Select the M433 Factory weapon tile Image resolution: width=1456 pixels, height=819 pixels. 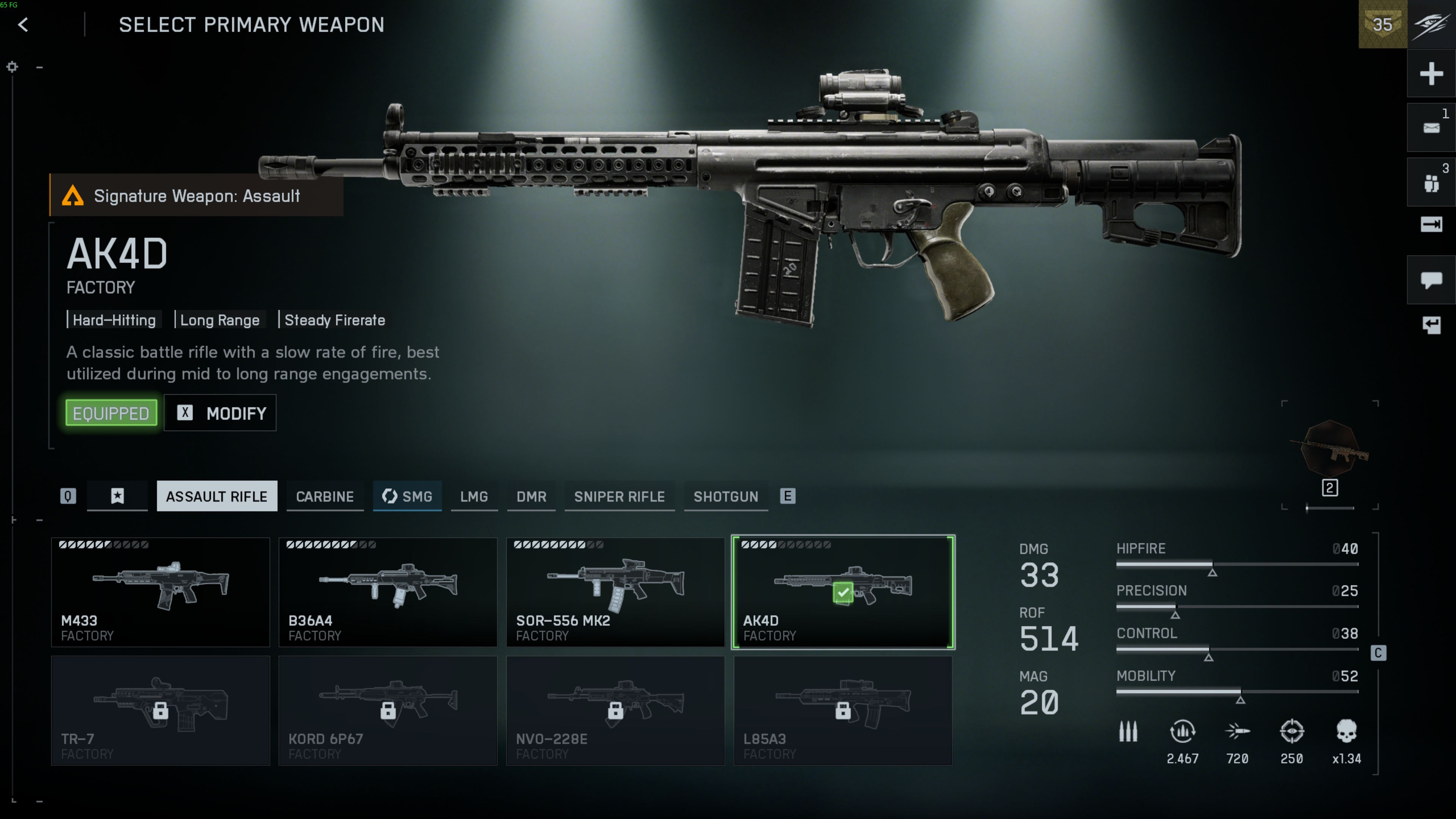(x=160, y=592)
